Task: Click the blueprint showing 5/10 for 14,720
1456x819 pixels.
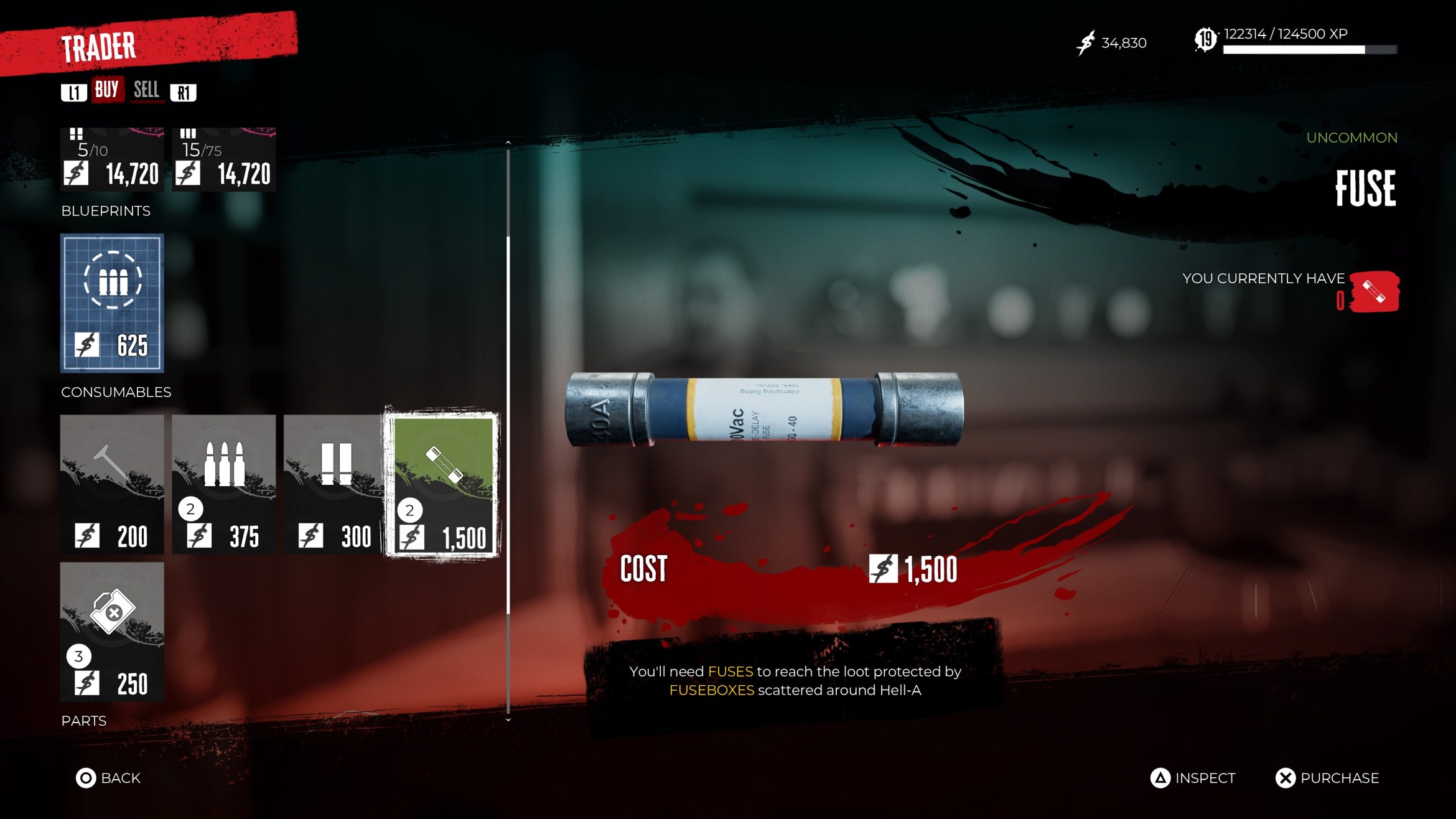Action: pos(111,159)
